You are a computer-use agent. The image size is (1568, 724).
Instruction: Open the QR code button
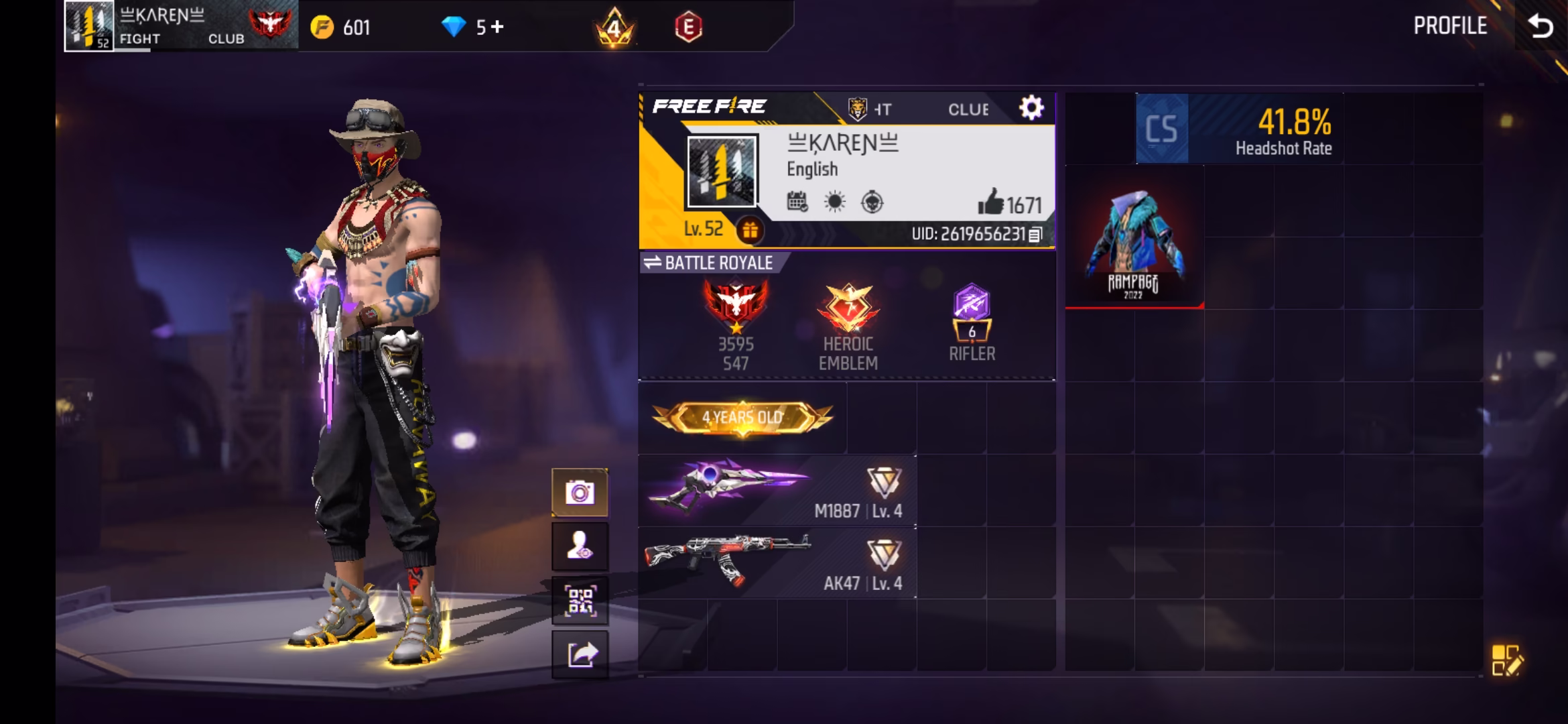click(x=580, y=601)
